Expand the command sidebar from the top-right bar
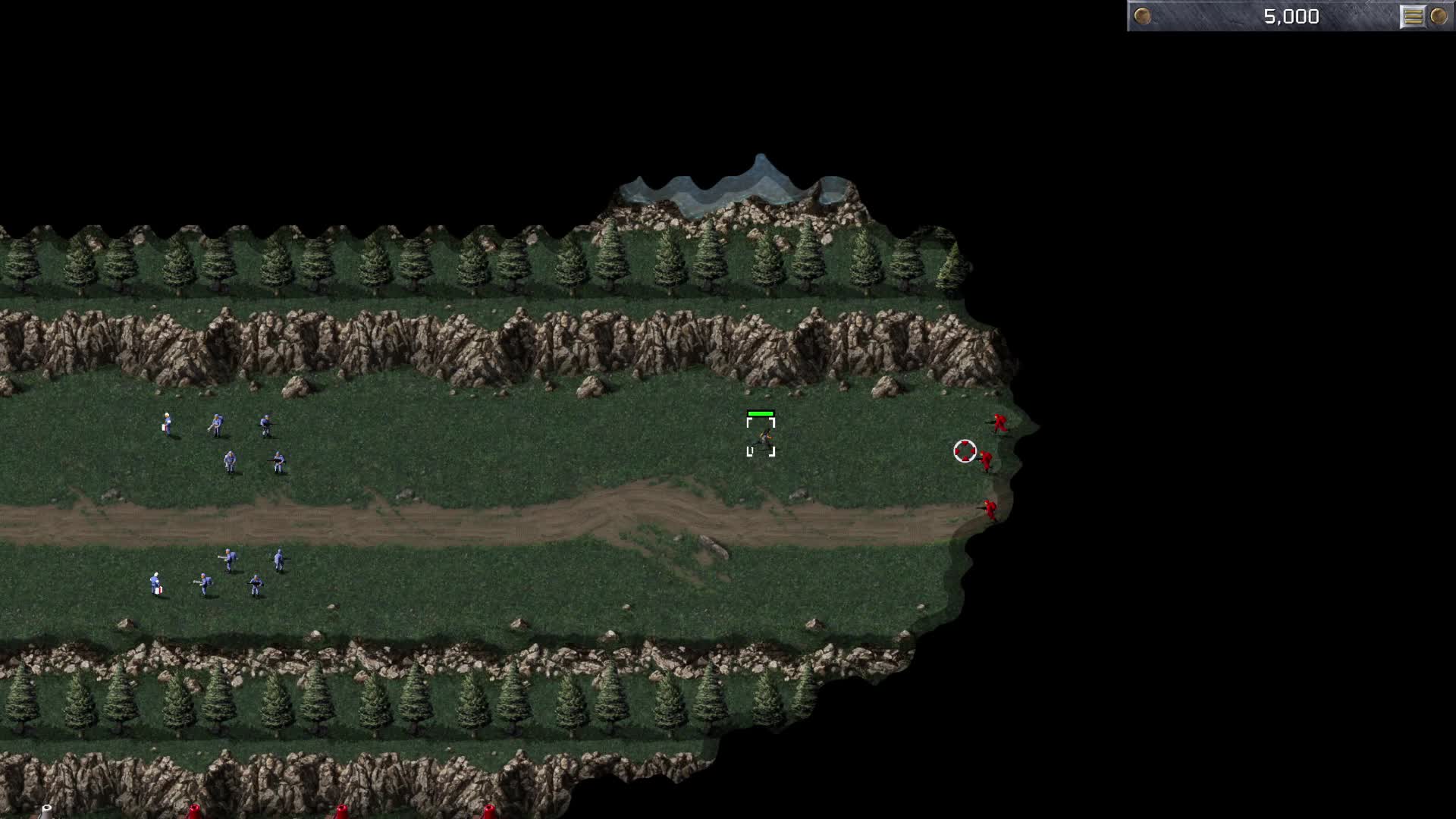The image size is (1456, 819). pos(1412,15)
